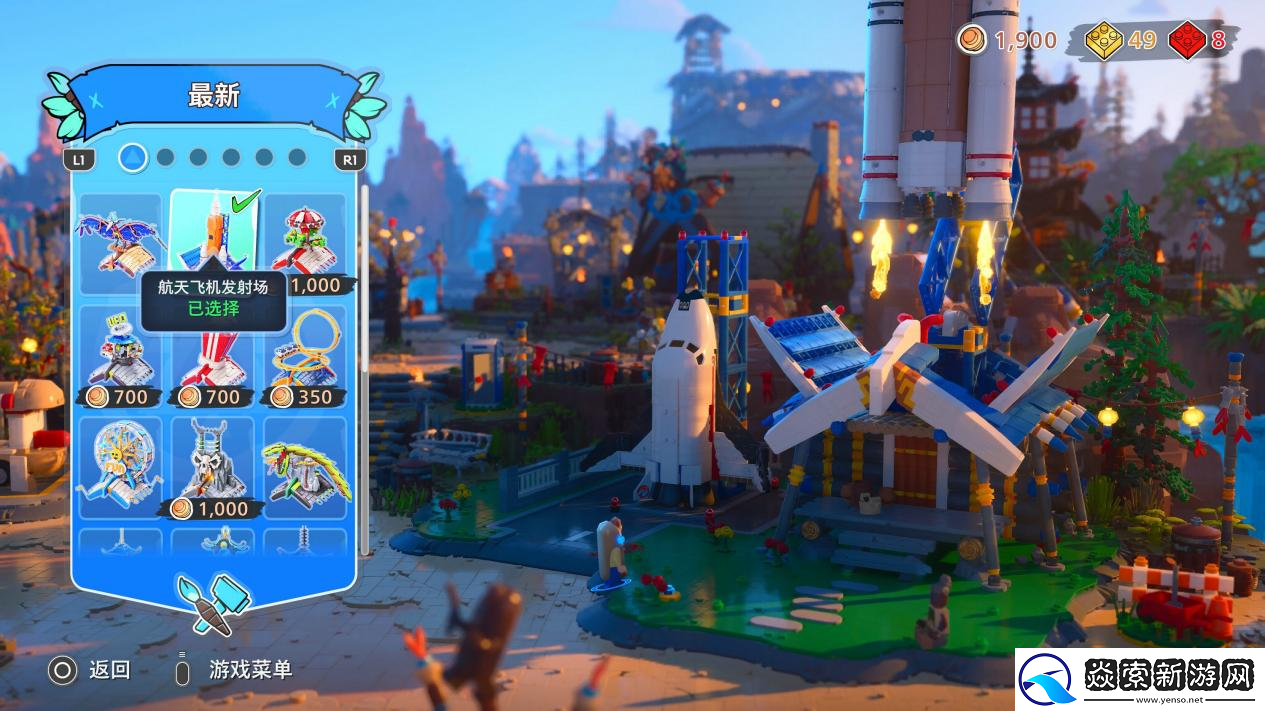
Task: Select the Ferris wheel building set
Action: coord(120,467)
